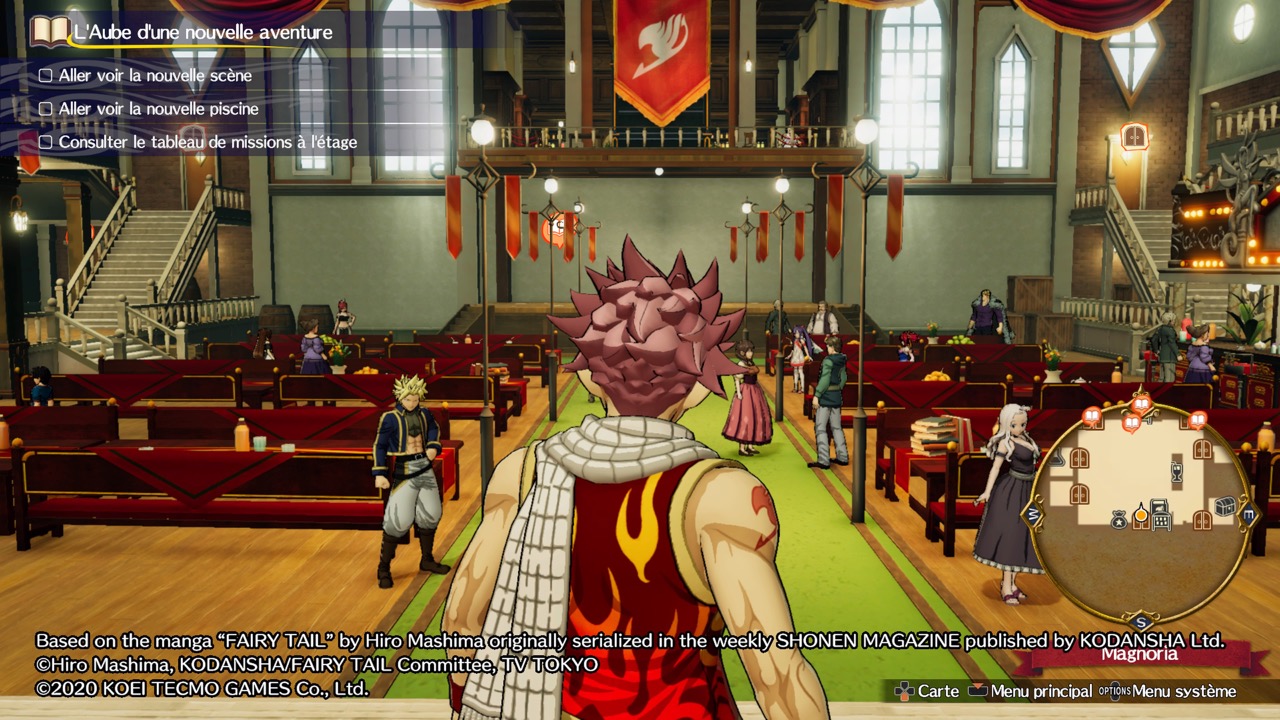Image resolution: width=1280 pixels, height=720 pixels.
Task: Mark the "Consulter le tableau de missions" objective
Action: click(45, 142)
